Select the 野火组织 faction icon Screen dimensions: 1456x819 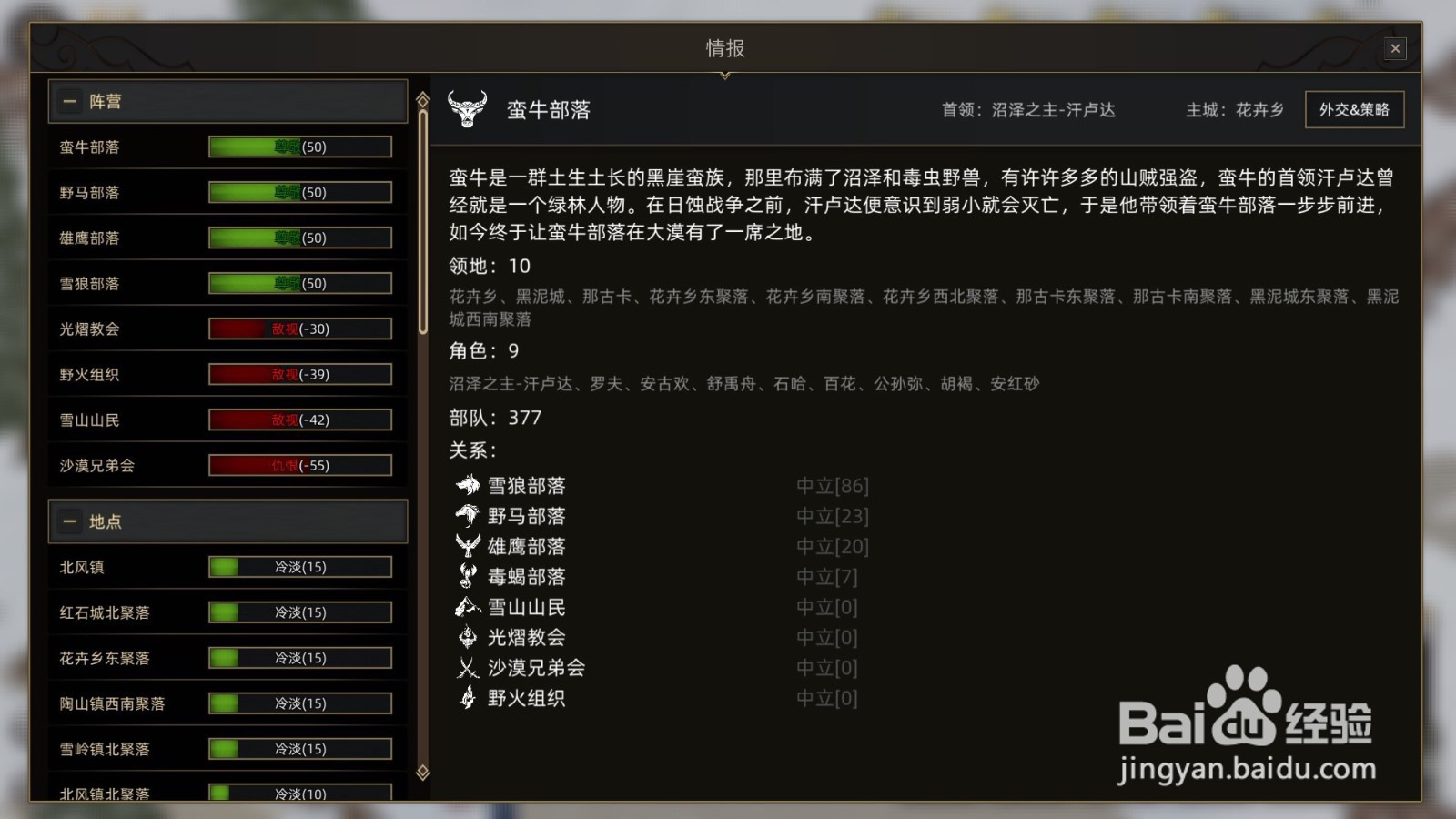467,698
